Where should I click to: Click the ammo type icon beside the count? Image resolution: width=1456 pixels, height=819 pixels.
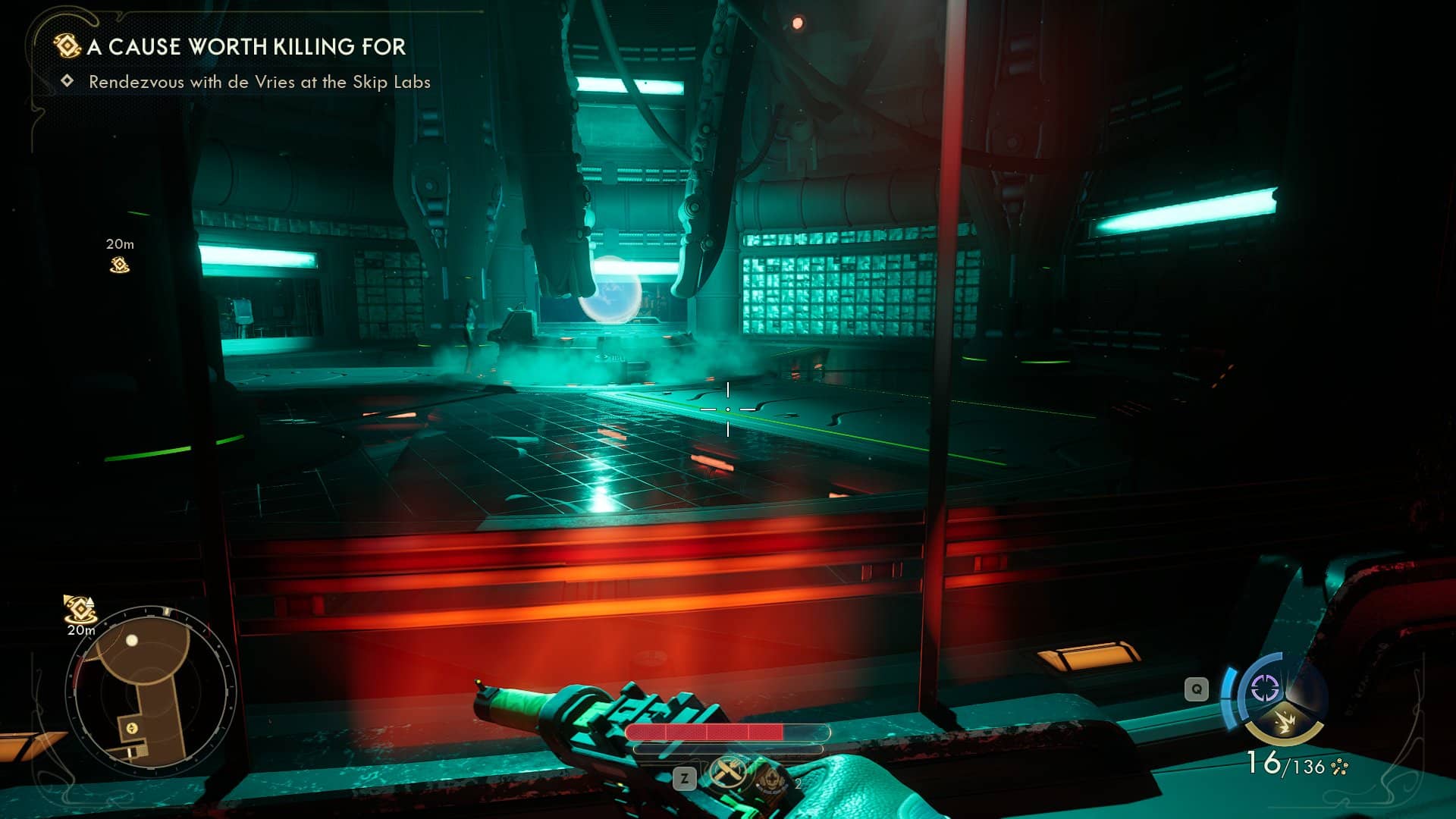click(x=1340, y=767)
